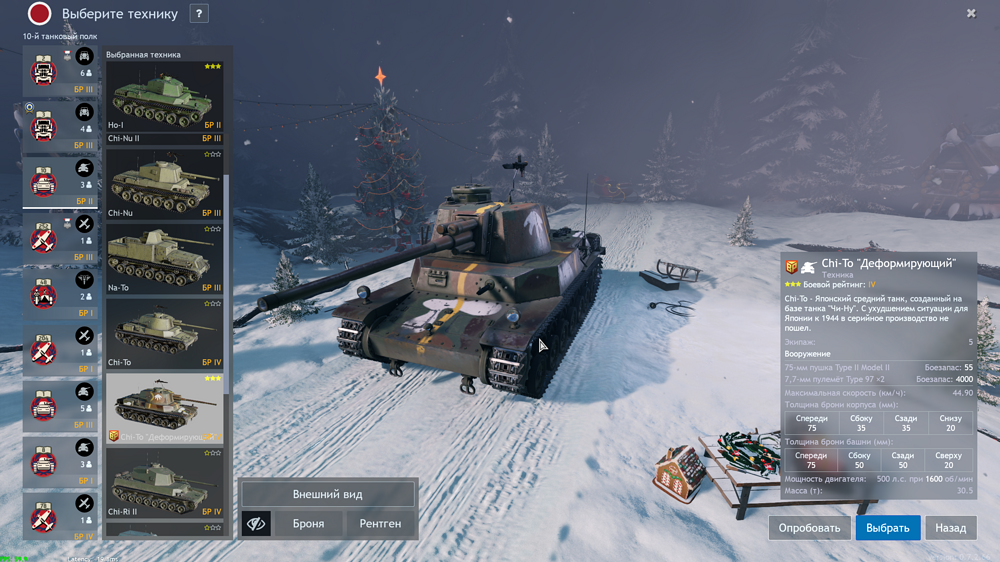Switch to Рентген x-ray view
The width and height of the screenshot is (1000, 562).
pyautogui.click(x=381, y=523)
